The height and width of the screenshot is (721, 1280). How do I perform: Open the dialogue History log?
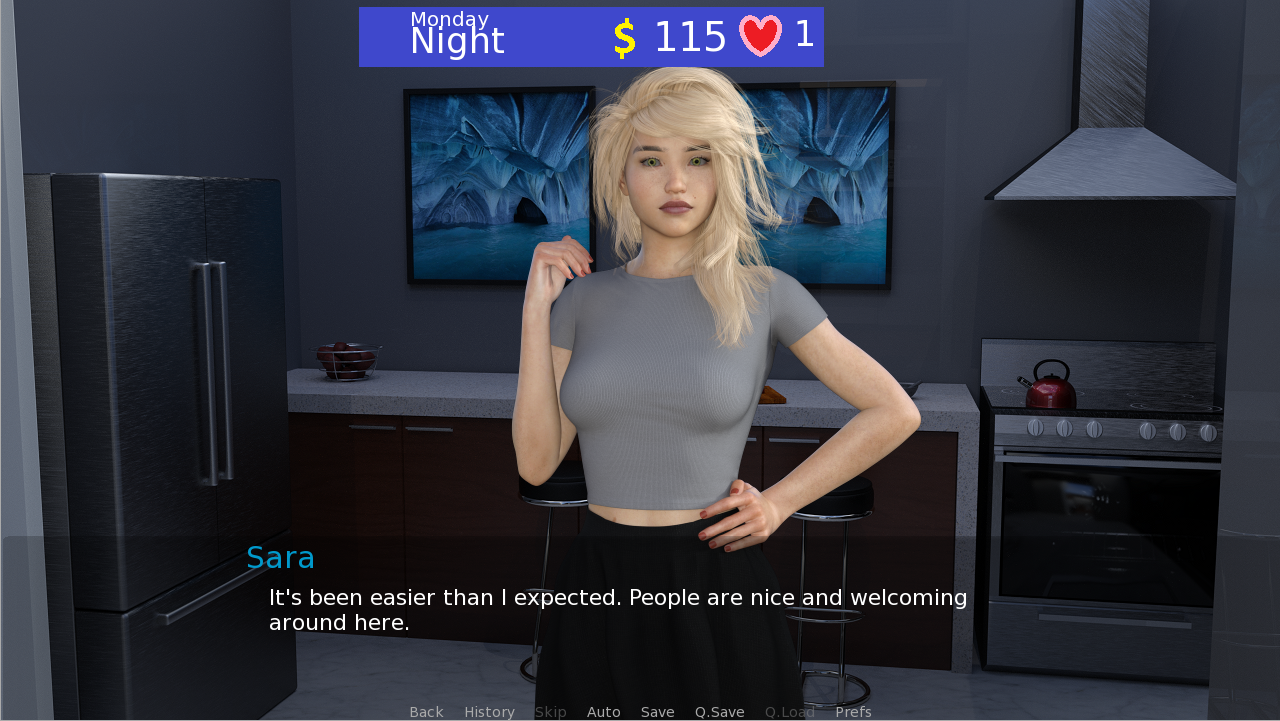coord(489,712)
